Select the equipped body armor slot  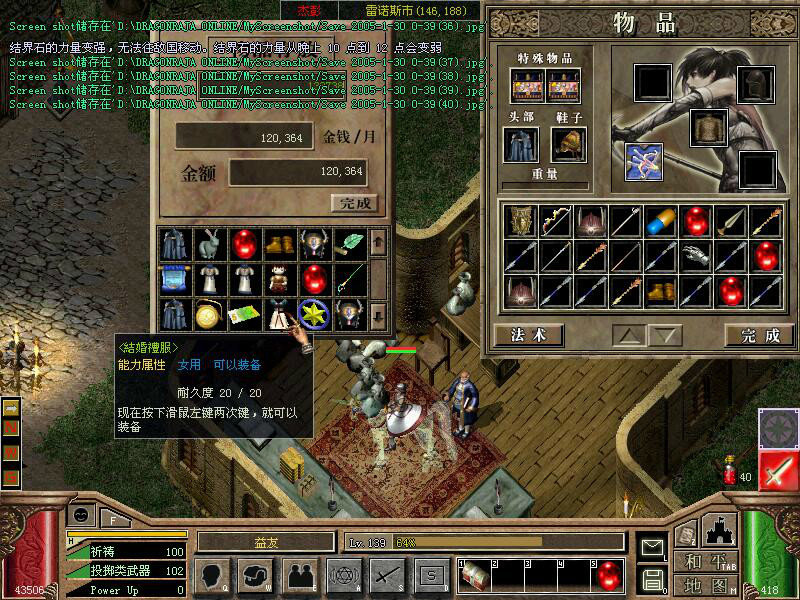[706, 126]
